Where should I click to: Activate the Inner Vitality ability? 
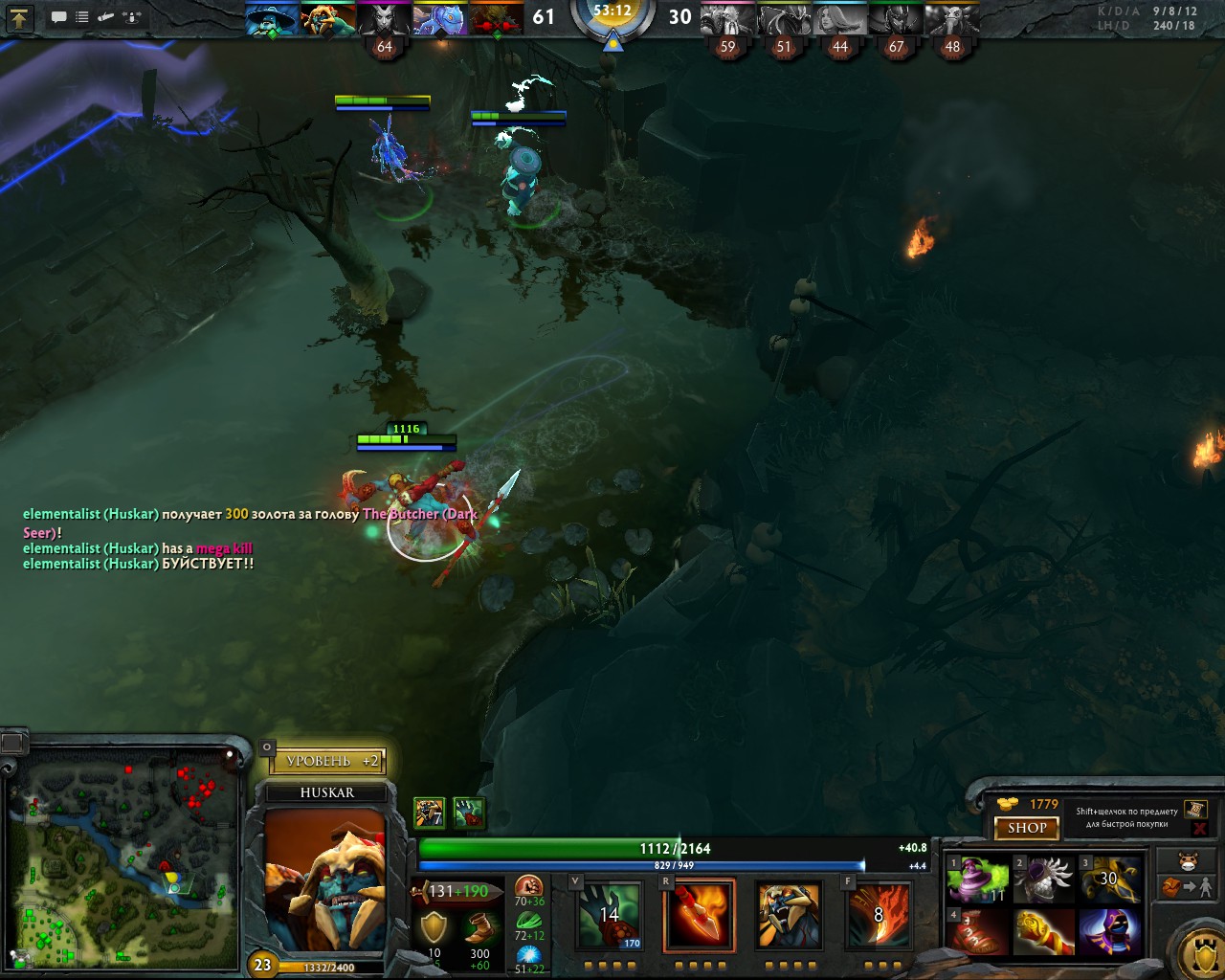(x=609, y=916)
